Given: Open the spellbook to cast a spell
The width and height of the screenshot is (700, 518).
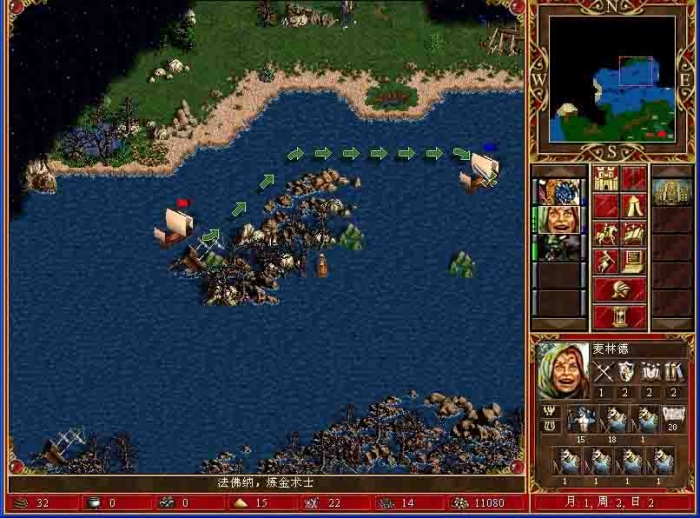Looking at the screenshot, I should (x=634, y=234).
